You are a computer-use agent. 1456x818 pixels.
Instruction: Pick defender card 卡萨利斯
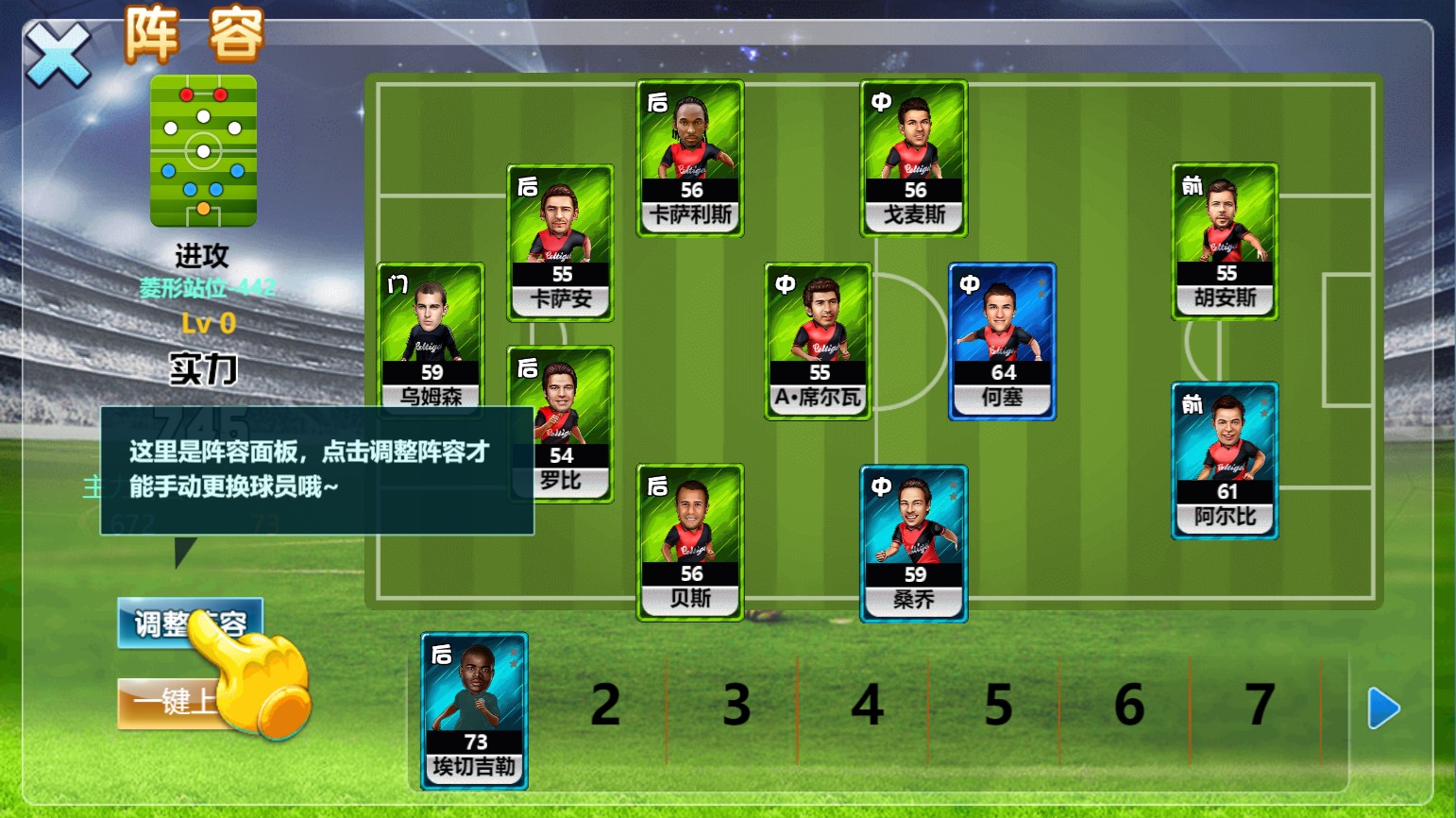[690, 158]
